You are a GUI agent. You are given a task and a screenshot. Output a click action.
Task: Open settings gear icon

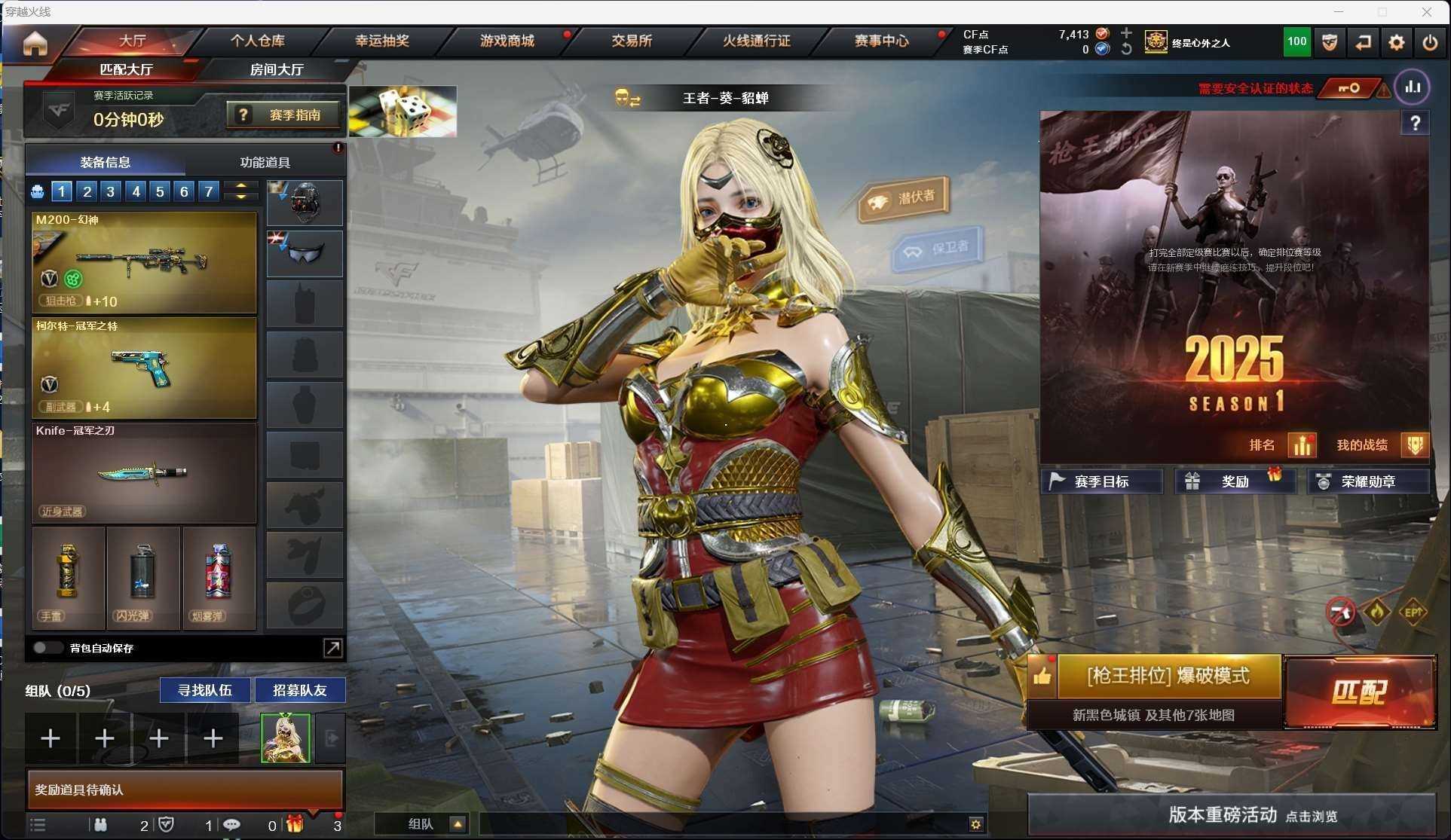tap(1396, 43)
